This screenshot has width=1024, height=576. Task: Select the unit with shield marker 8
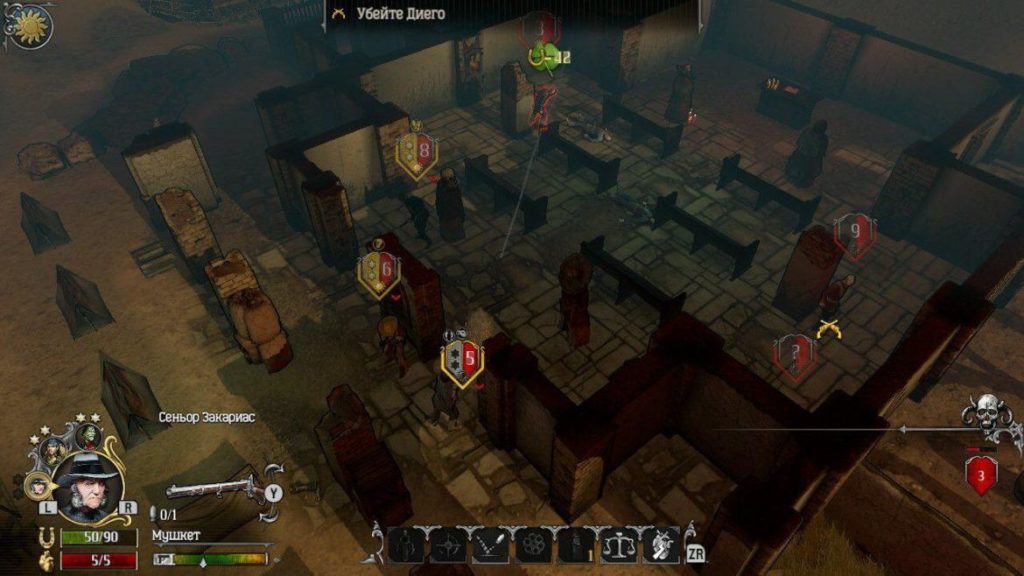416,153
